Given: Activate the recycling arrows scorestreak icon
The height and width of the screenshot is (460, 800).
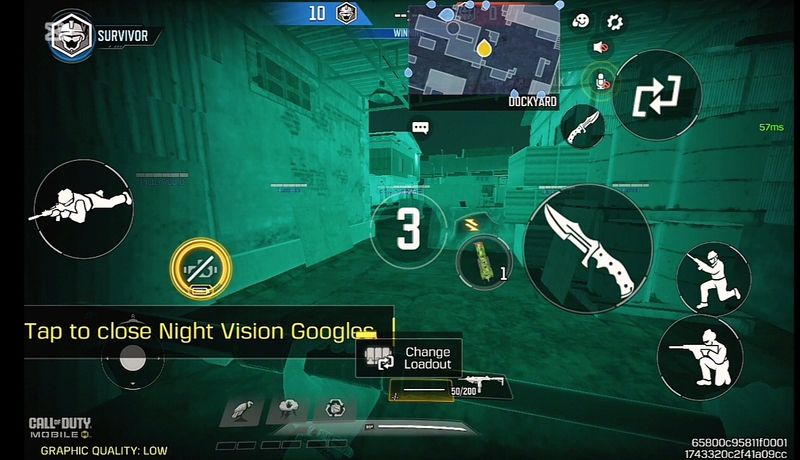Looking at the screenshot, I should point(335,408).
